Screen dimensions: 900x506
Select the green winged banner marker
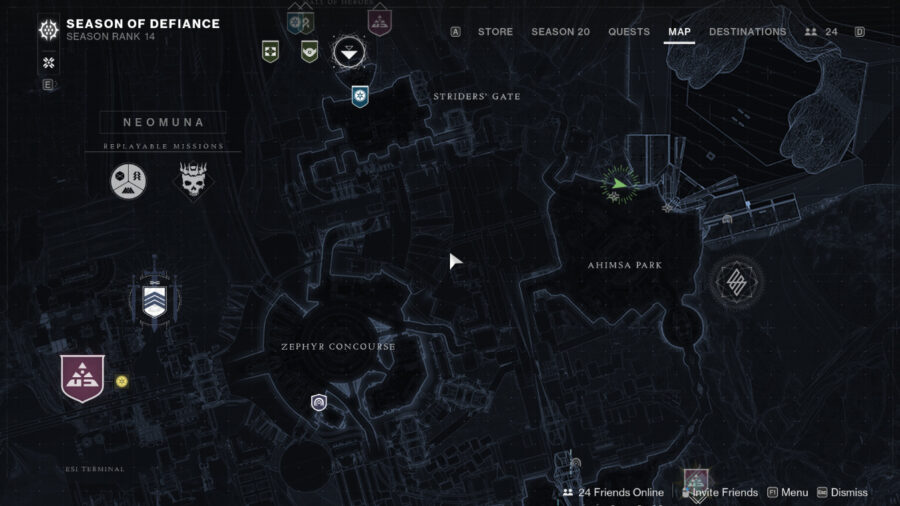click(309, 50)
